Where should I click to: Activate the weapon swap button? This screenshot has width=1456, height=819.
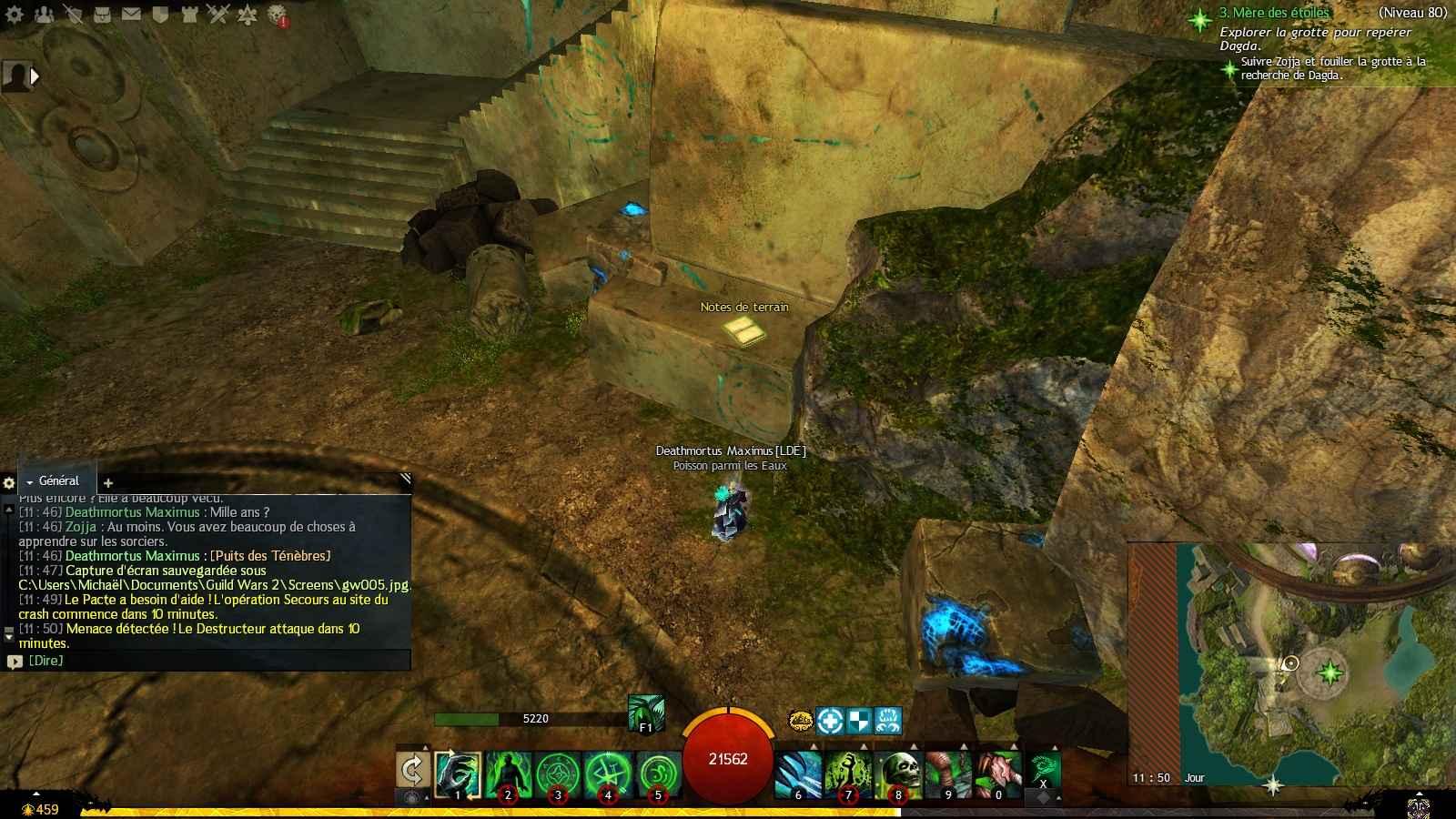coord(413,773)
